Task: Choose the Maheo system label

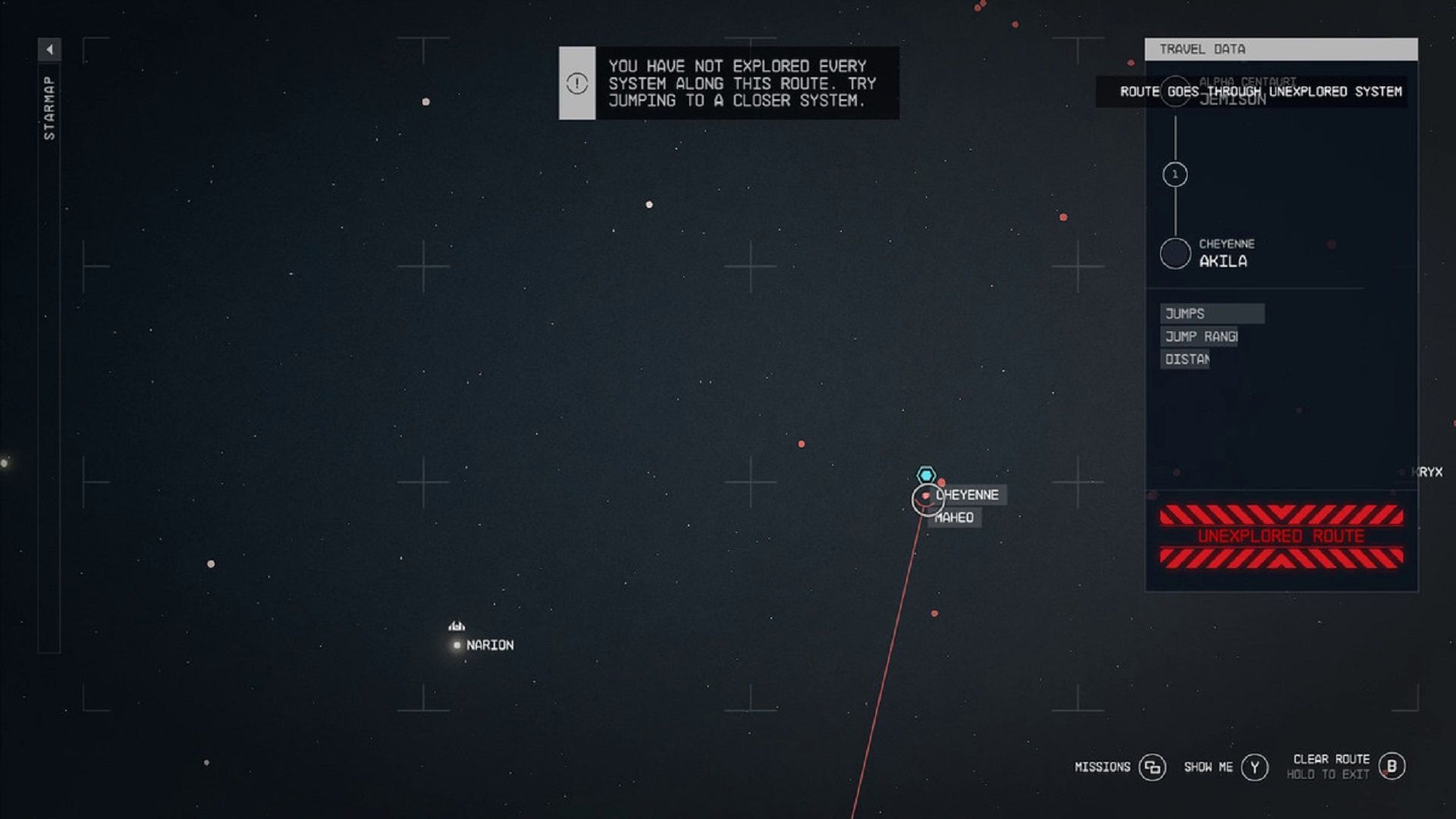Action: (x=955, y=518)
